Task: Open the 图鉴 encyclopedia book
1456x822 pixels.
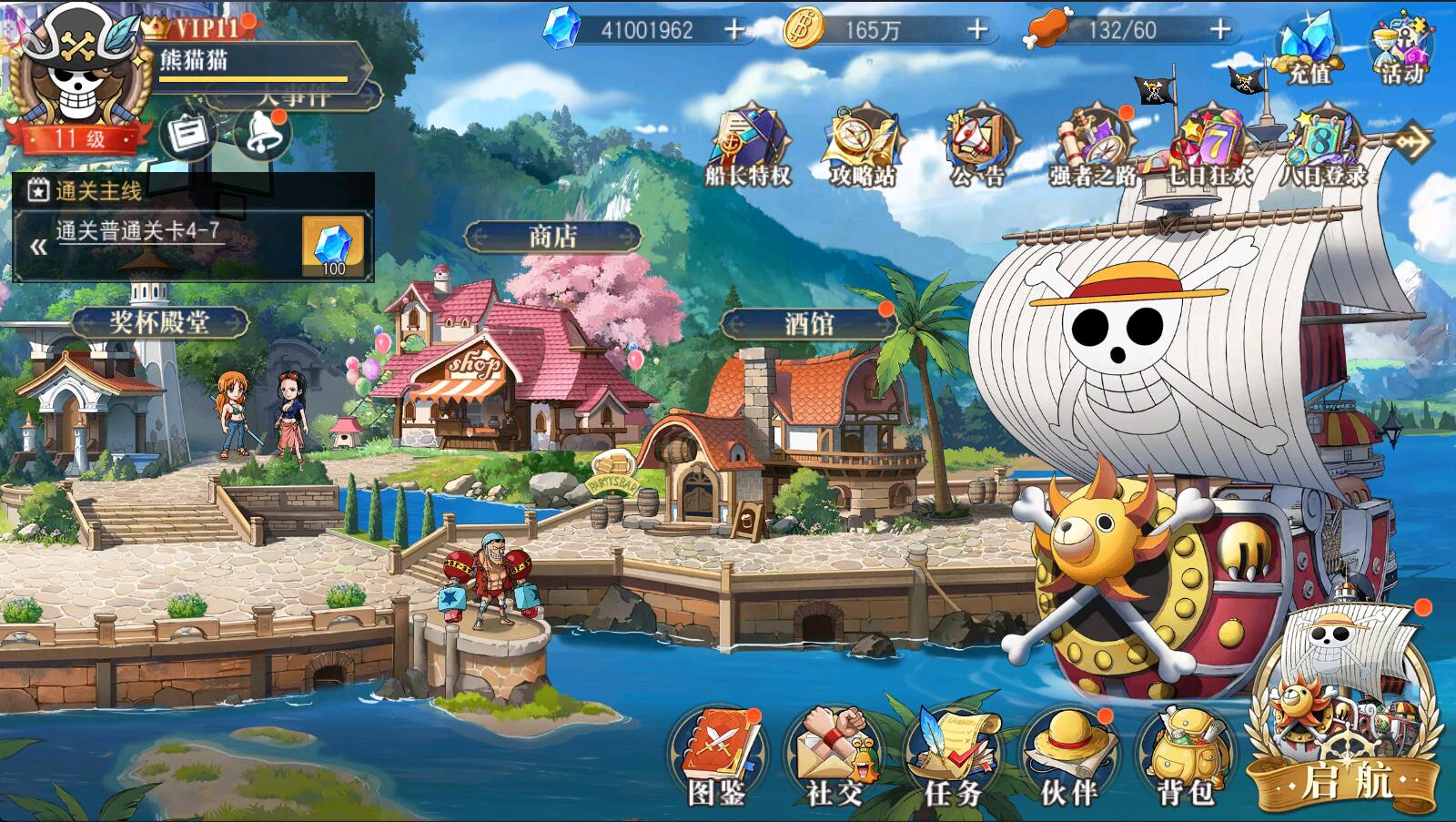Action: pos(717,756)
